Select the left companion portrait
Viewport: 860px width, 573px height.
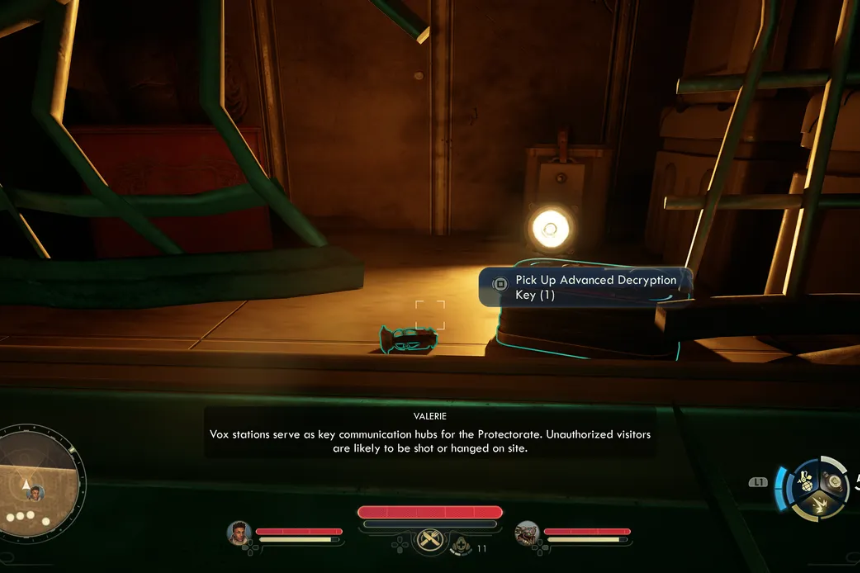pos(238,533)
